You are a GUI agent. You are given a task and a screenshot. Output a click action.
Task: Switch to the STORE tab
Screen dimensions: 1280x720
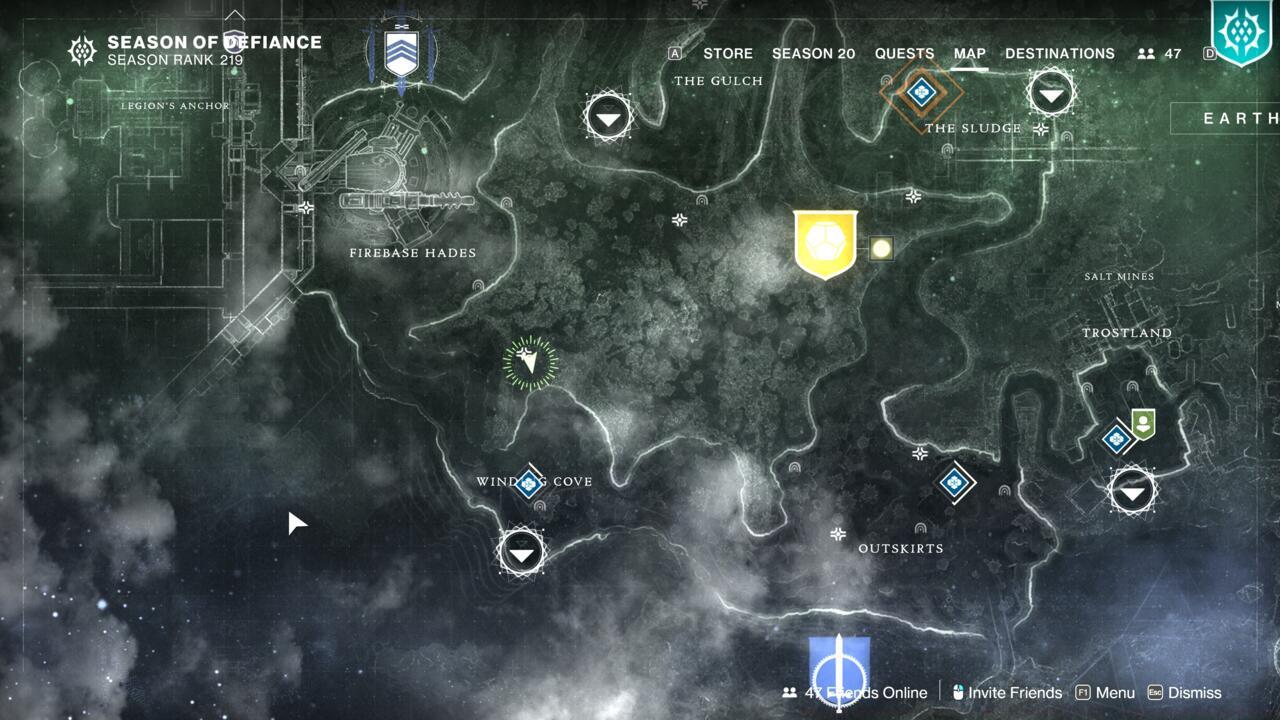[728, 53]
